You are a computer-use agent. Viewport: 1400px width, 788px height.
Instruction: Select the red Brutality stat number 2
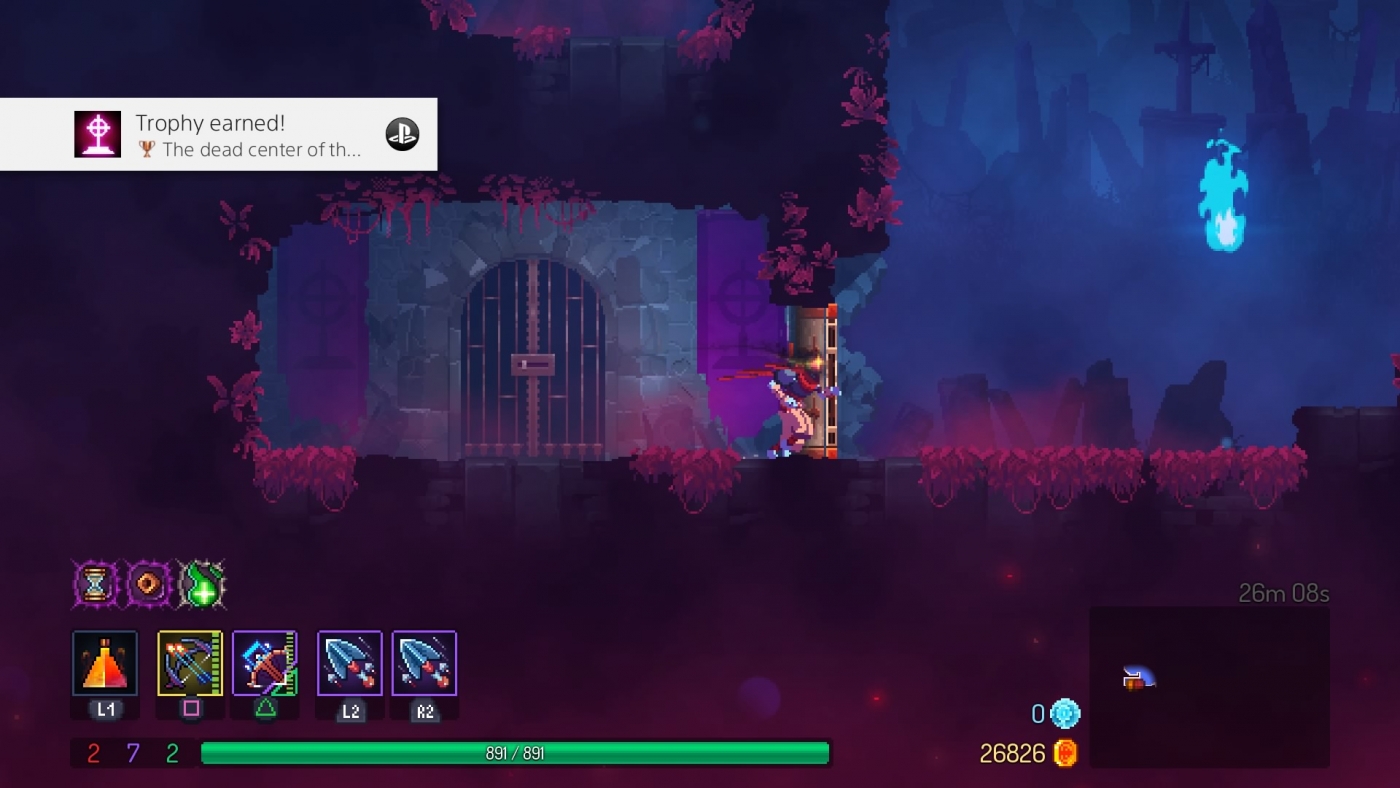click(x=92, y=754)
